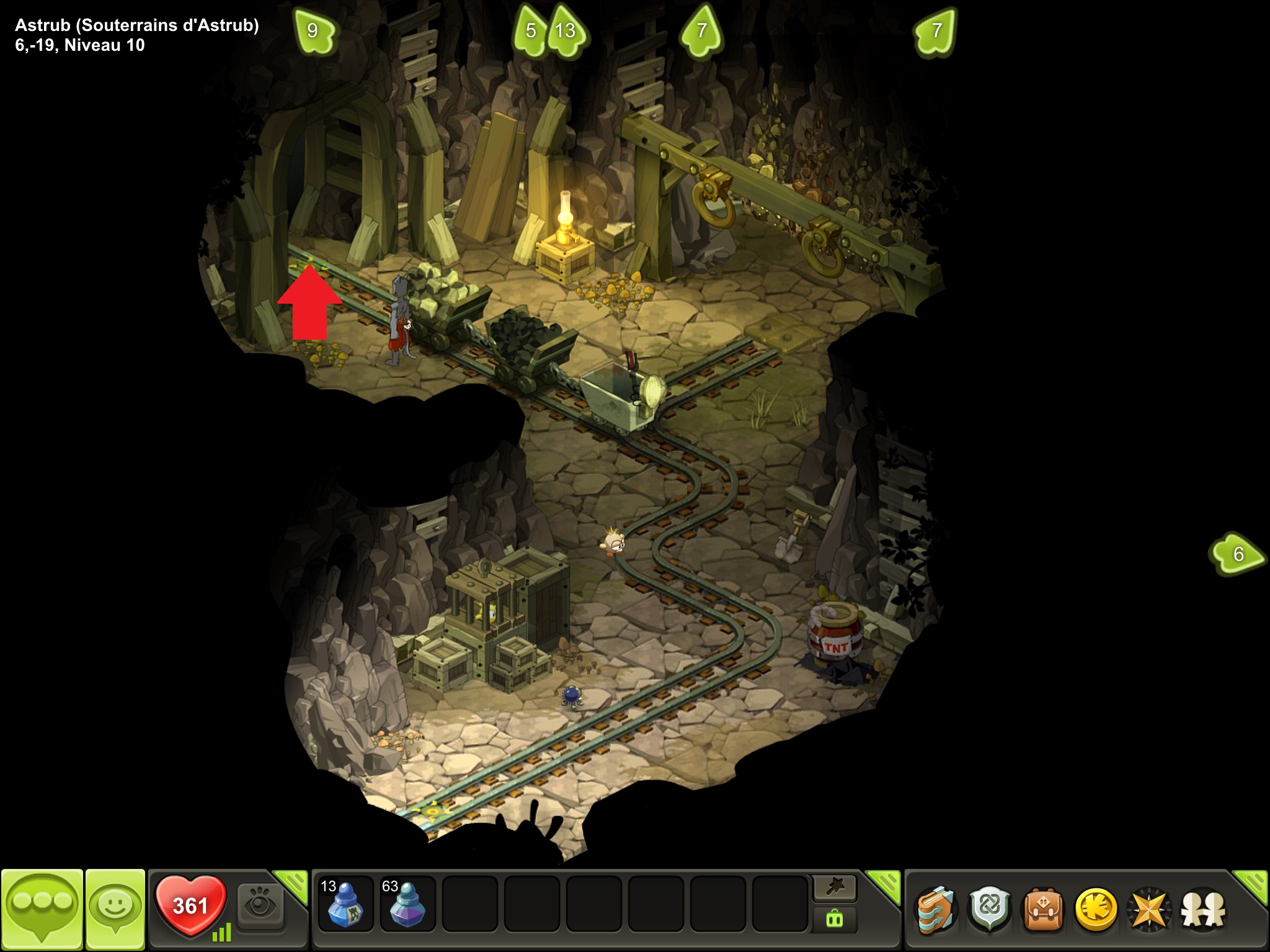Use the purple potion with 63 count
This screenshot has width=1270, height=952.
coord(407,904)
